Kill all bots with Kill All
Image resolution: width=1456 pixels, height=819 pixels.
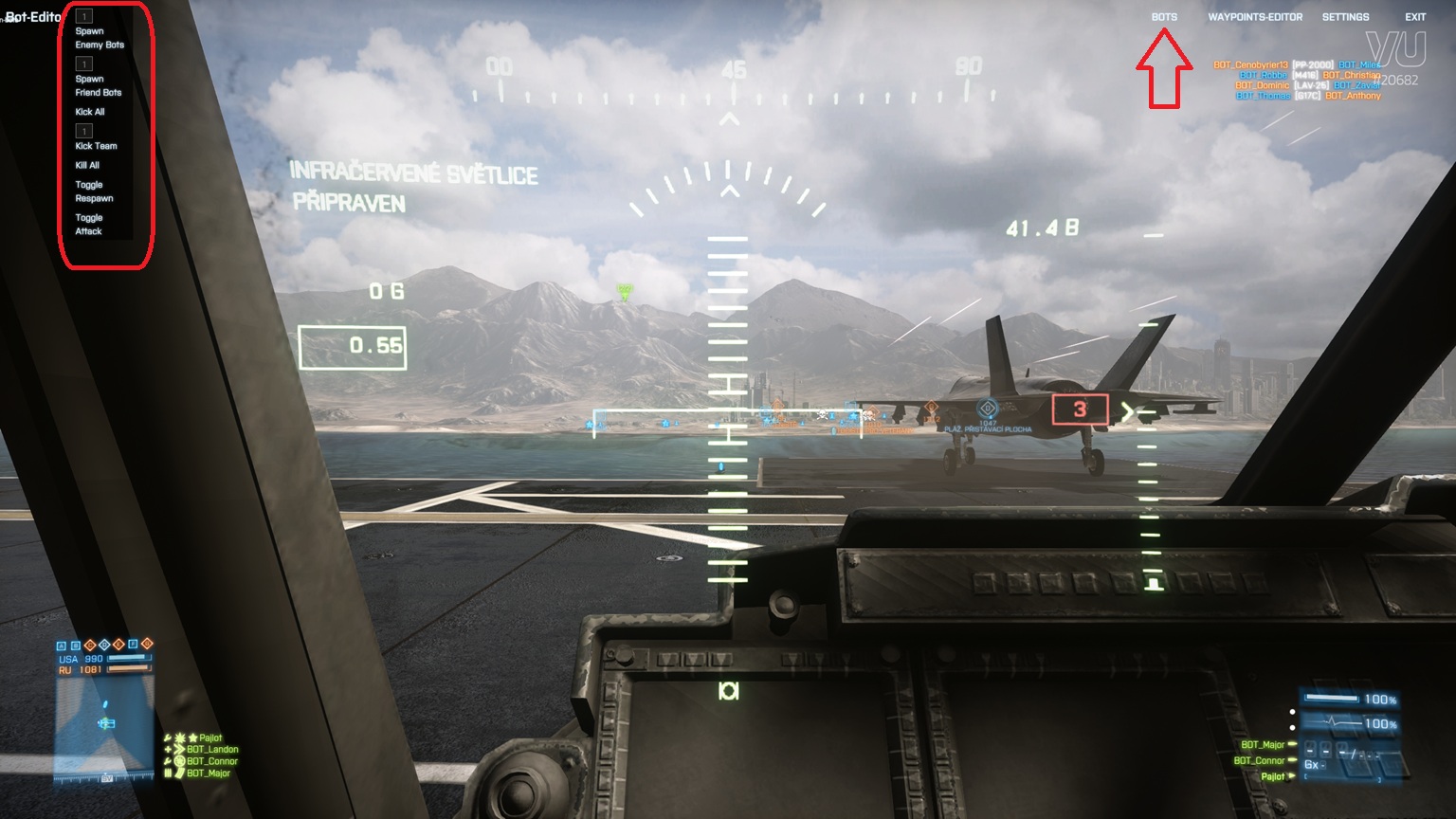point(87,165)
